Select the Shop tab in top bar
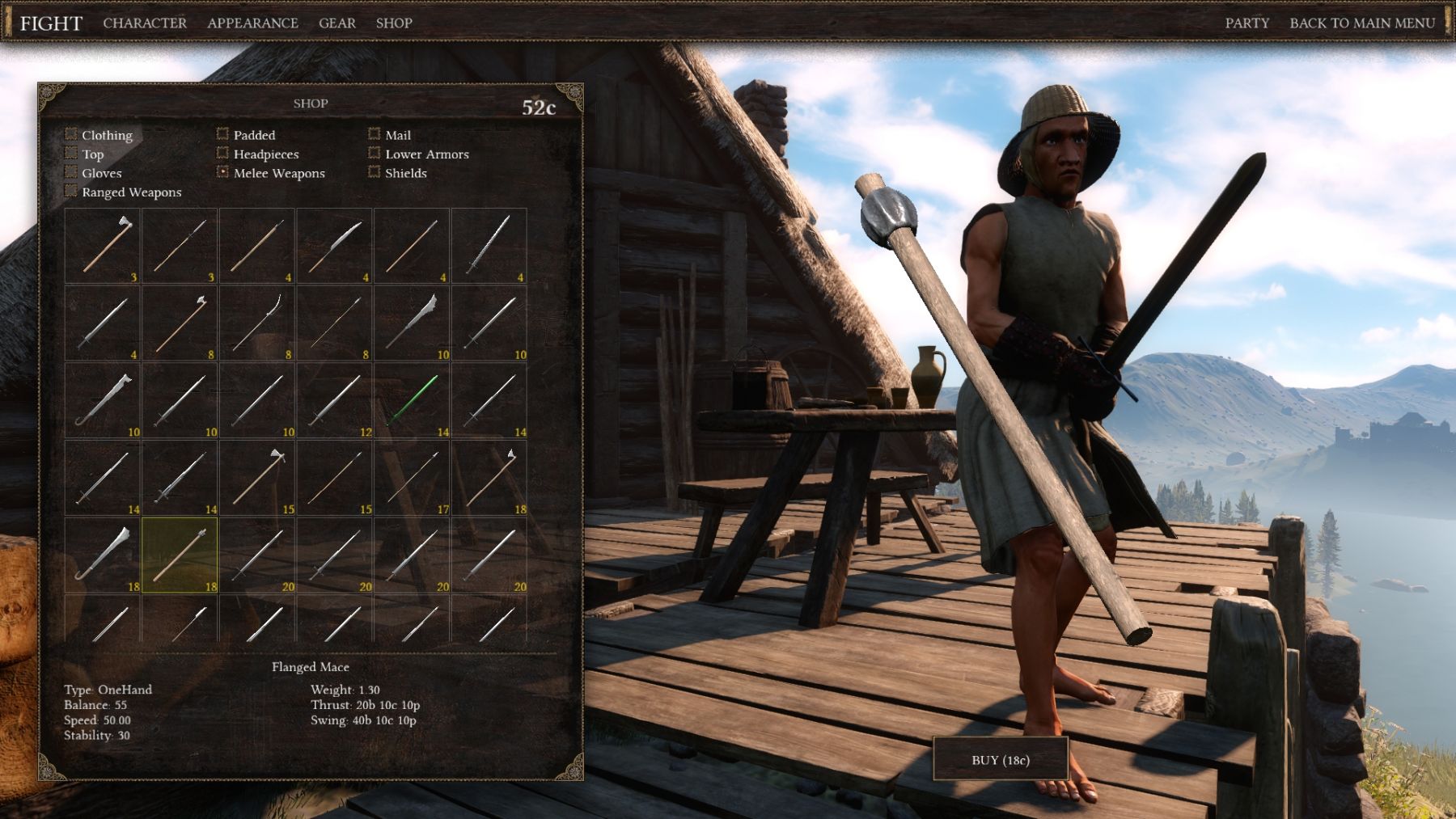This screenshot has height=819, width=1456. pos(394,23)
